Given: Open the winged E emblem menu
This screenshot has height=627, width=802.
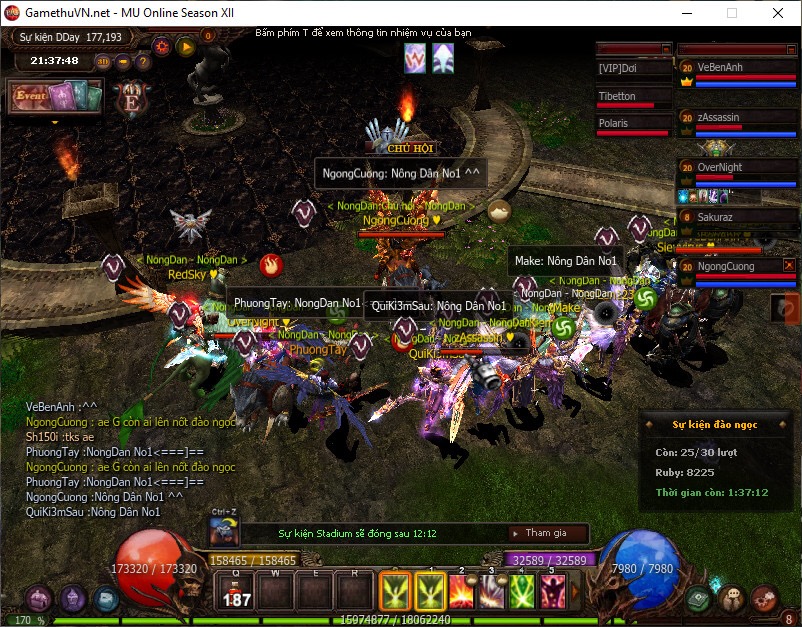Looking at the screenshot, I should click(x=131, y=101).
